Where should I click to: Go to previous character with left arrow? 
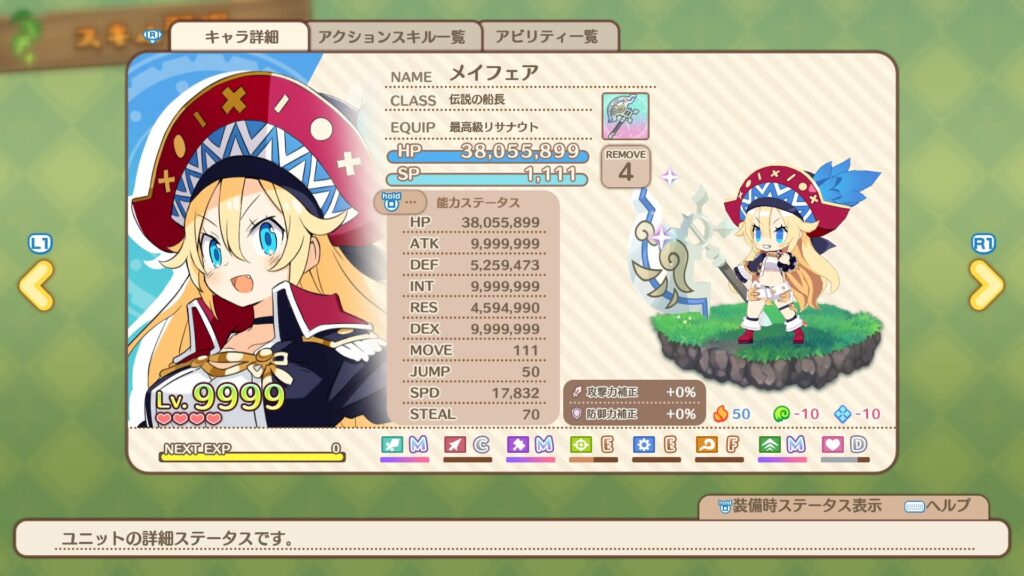(37, 286)
